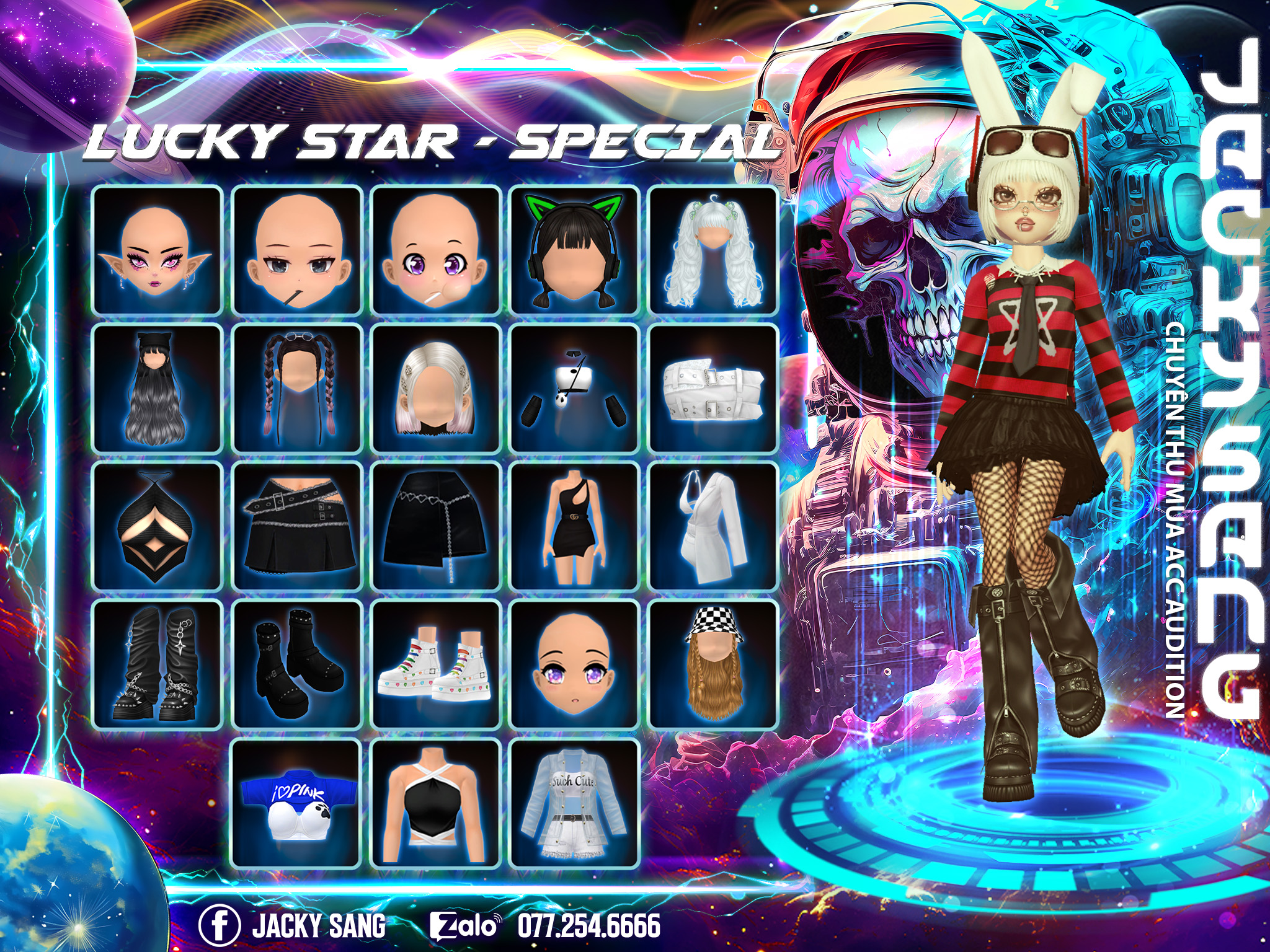Choose the long gray hair with cat beanie
Image resolution: width=1270 pixels, height=952 pixels.
(x=157, y=388)
